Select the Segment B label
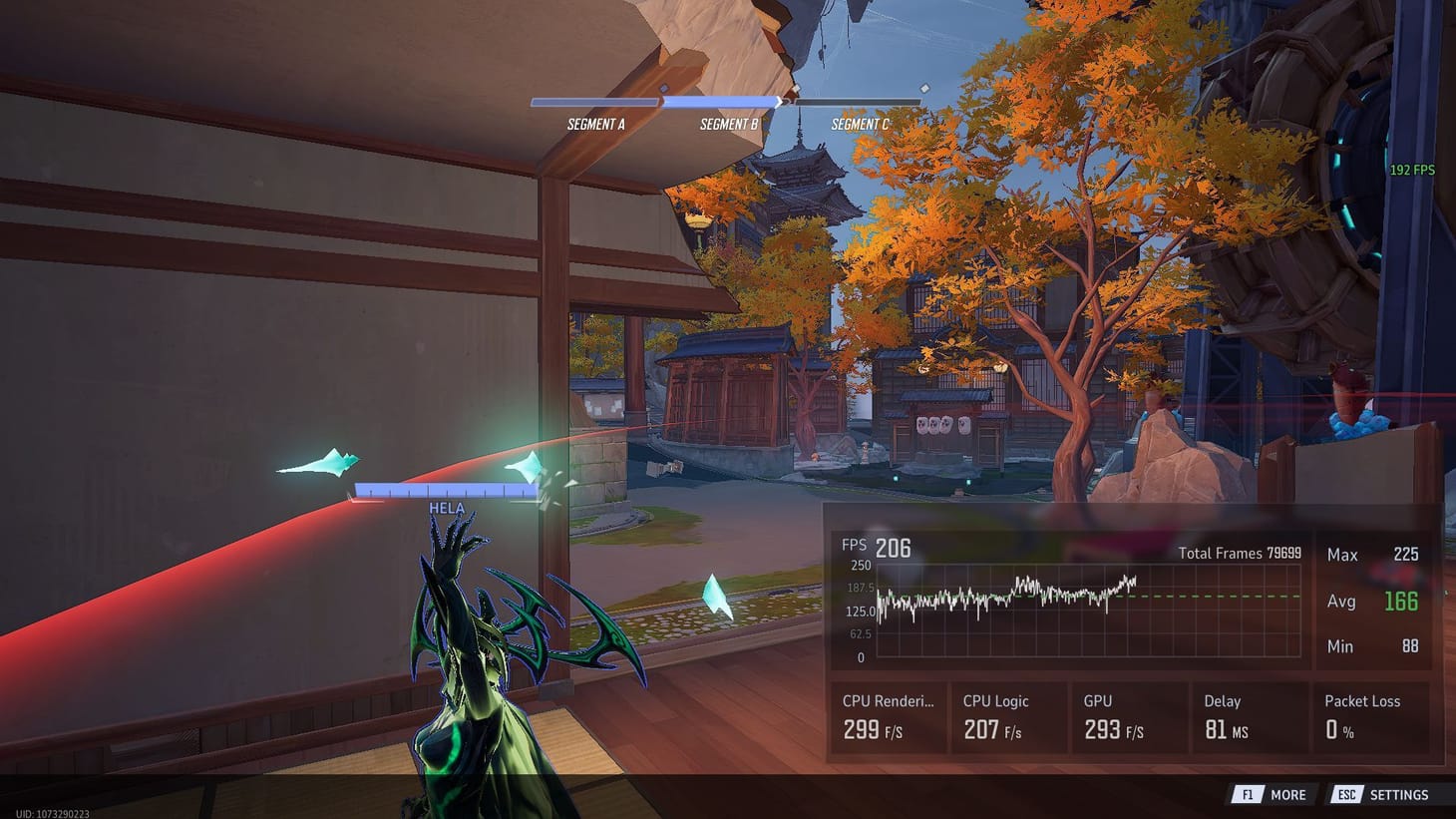This screenshot has height=819, width=1456. 728,123
